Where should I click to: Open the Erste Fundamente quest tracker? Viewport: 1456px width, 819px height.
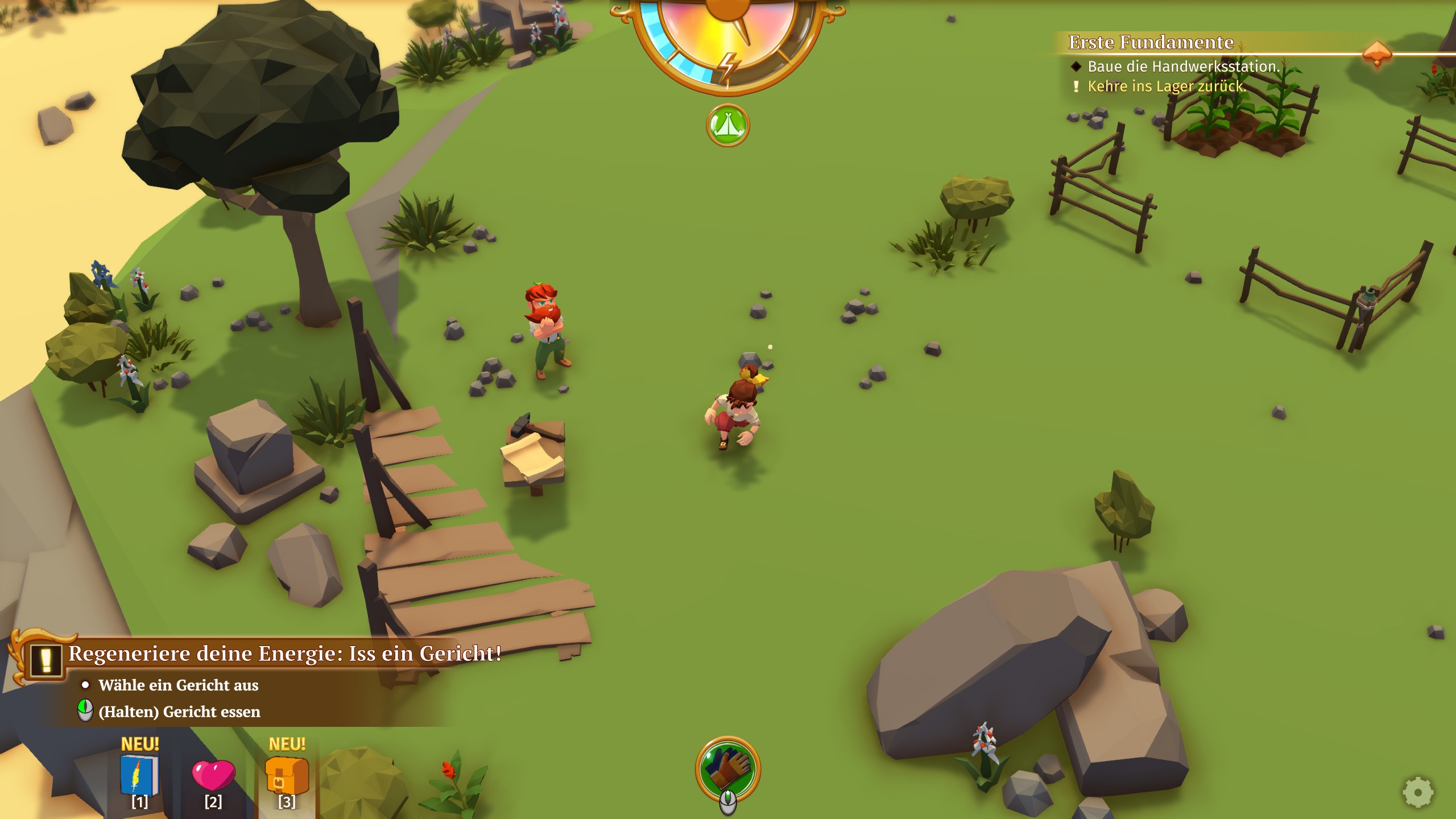(x=1151, y=43)
